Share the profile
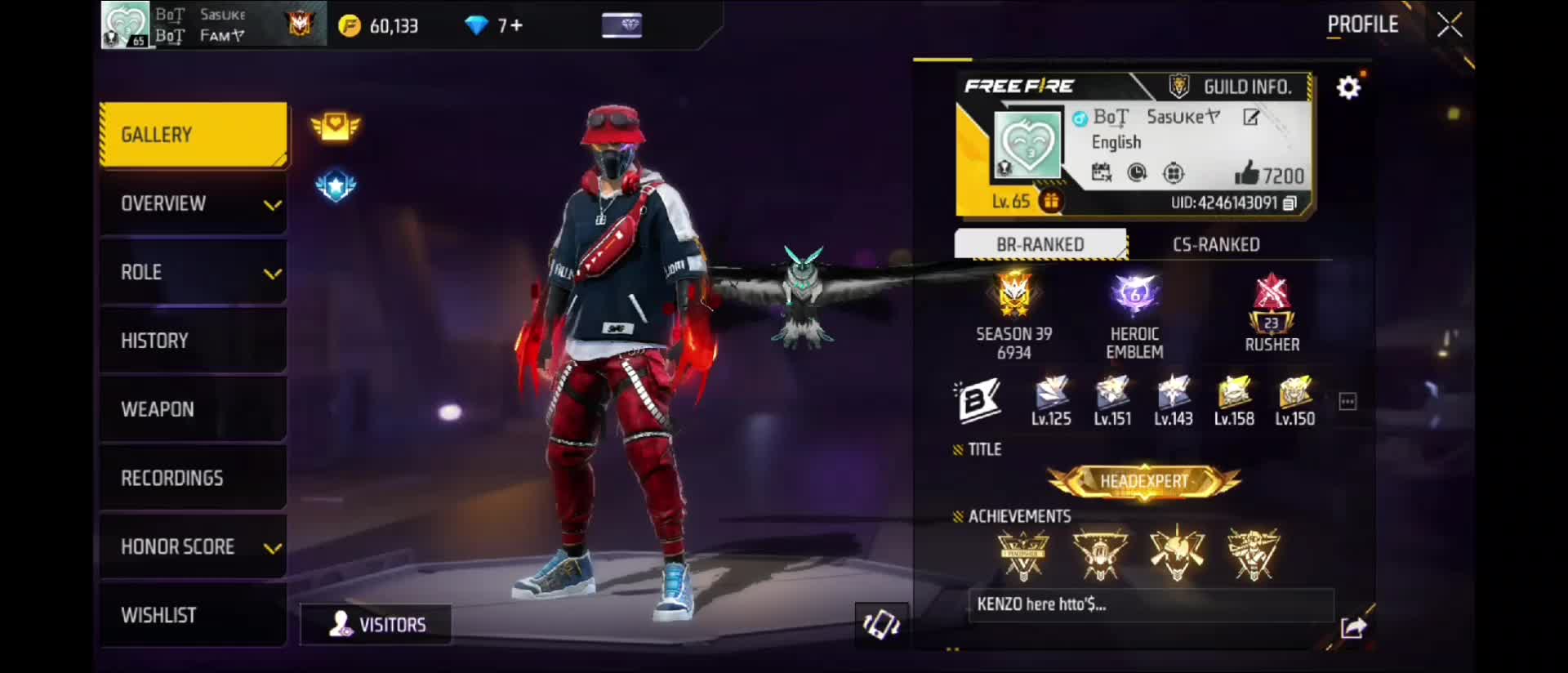 click(x=1352, y=627)
